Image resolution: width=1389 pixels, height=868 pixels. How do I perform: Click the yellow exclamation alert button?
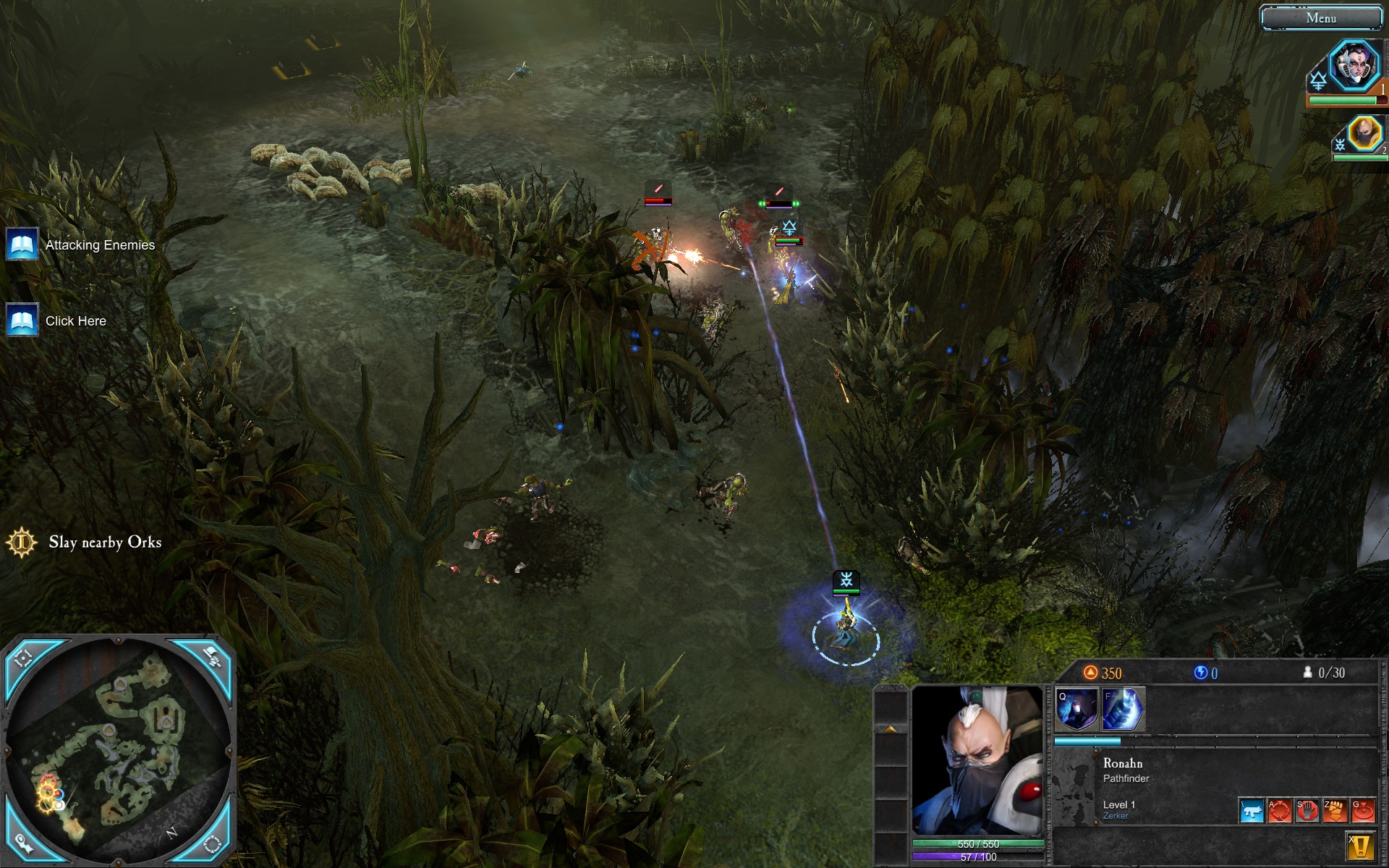point(1360,846)
